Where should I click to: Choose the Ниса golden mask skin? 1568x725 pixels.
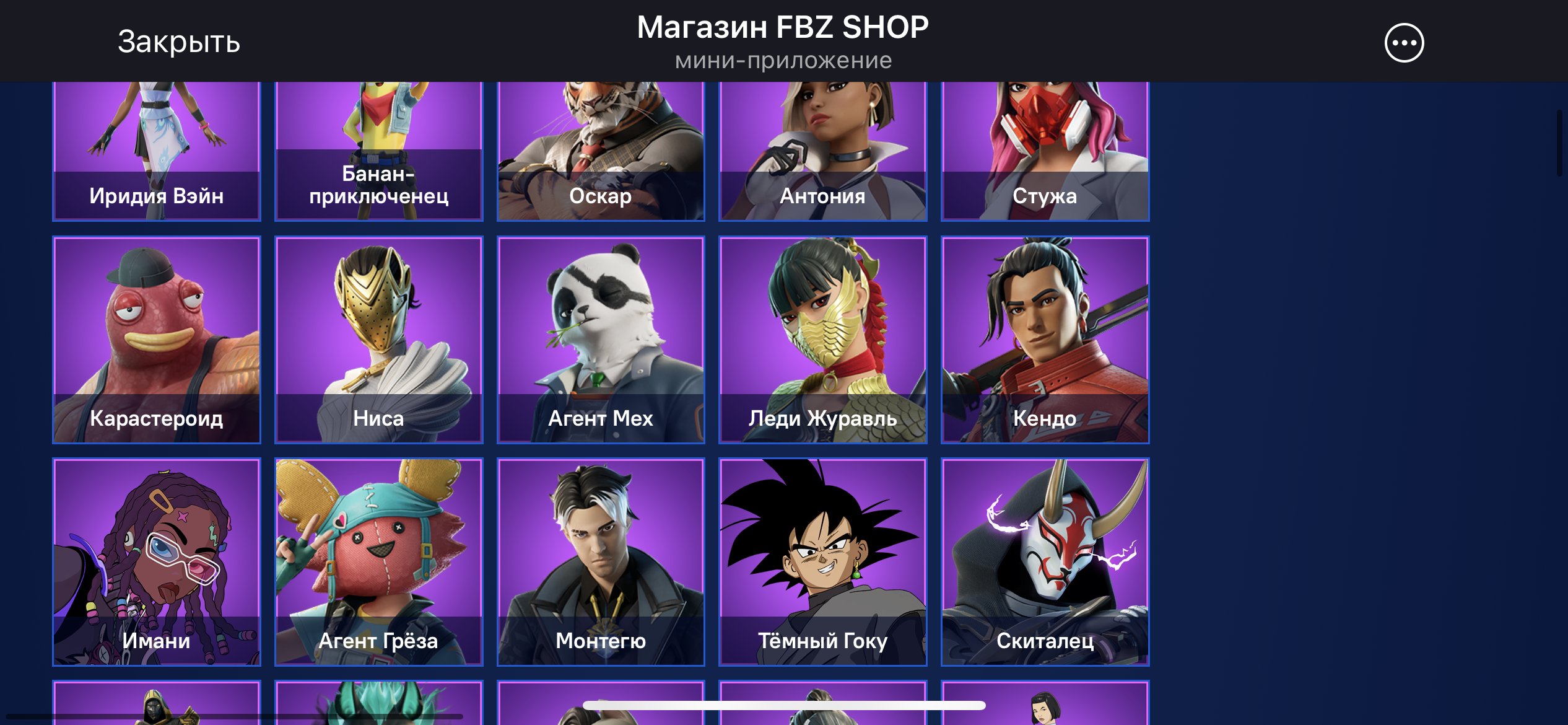click(378, 340)
